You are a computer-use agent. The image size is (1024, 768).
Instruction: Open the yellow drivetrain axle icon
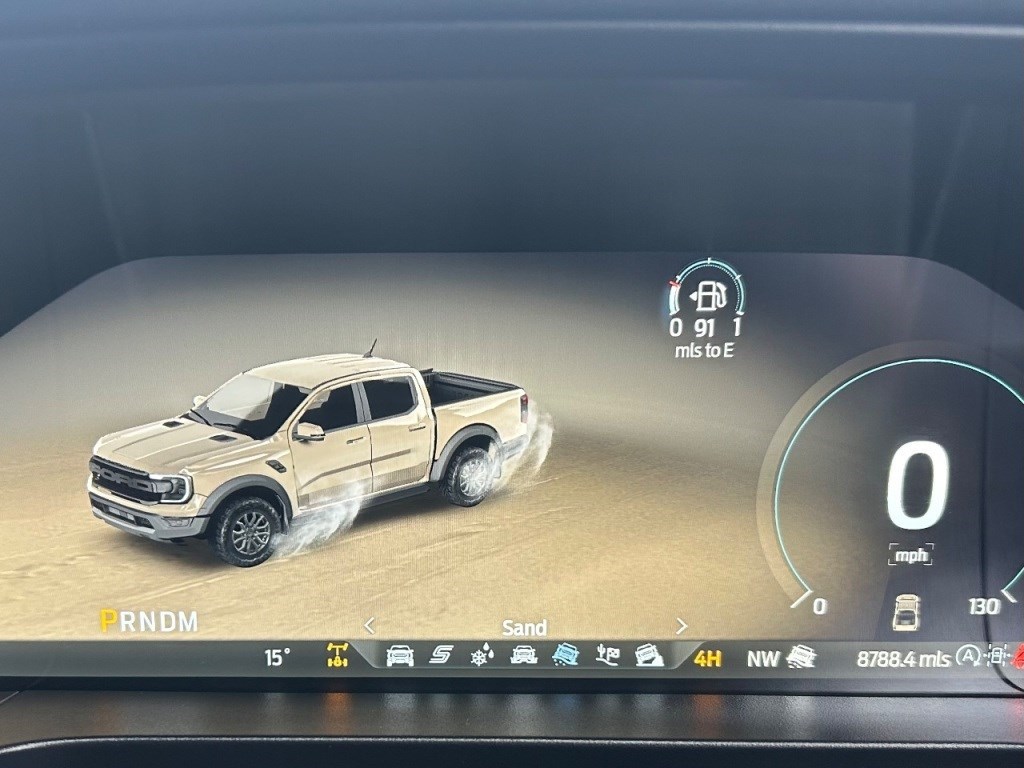click(338, 656)
